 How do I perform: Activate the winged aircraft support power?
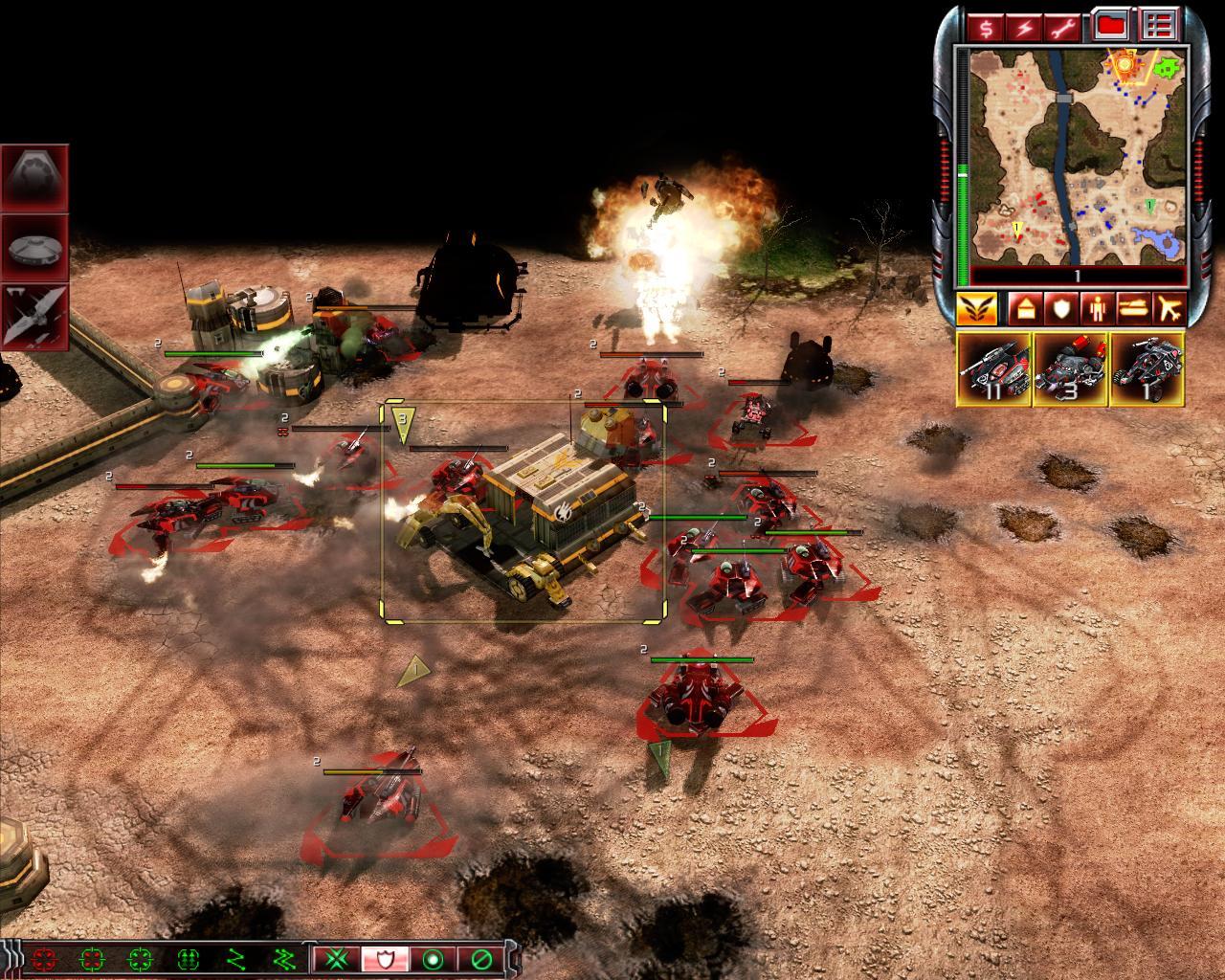(34, 317)
